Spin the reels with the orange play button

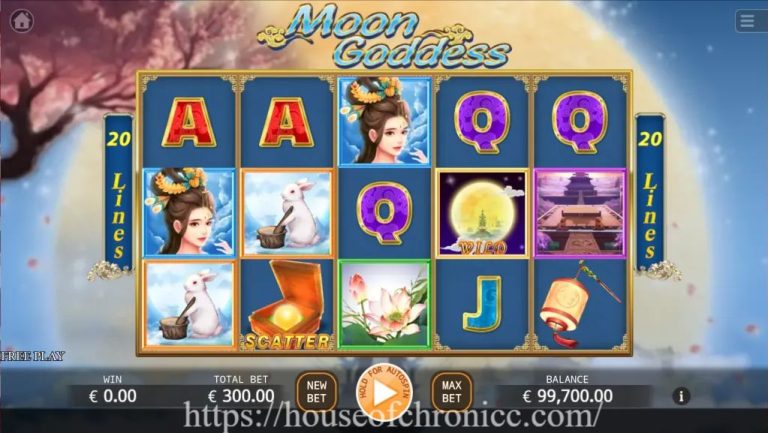coord(383,392)
